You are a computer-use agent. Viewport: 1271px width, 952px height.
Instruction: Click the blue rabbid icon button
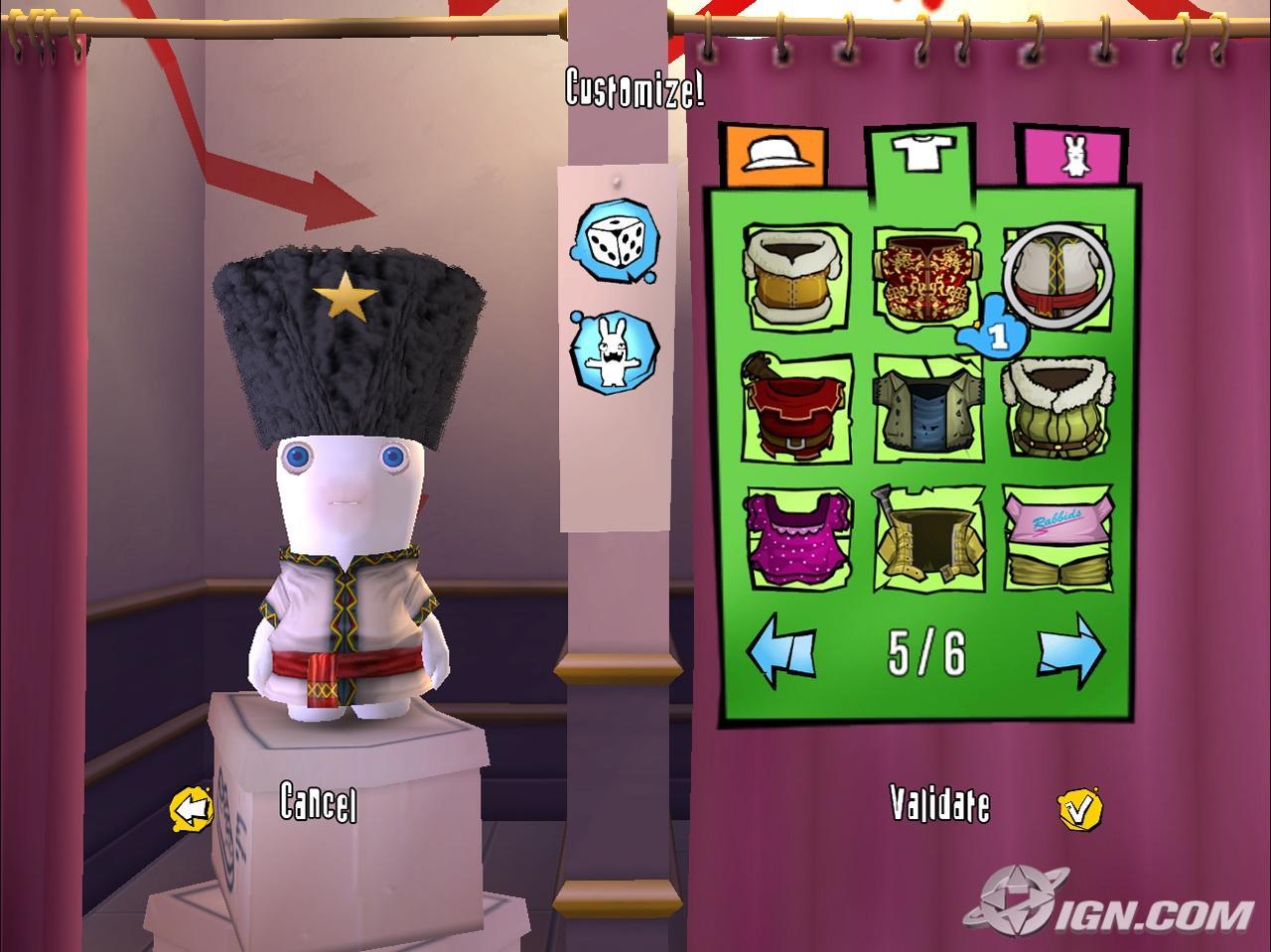click(614, 351)
